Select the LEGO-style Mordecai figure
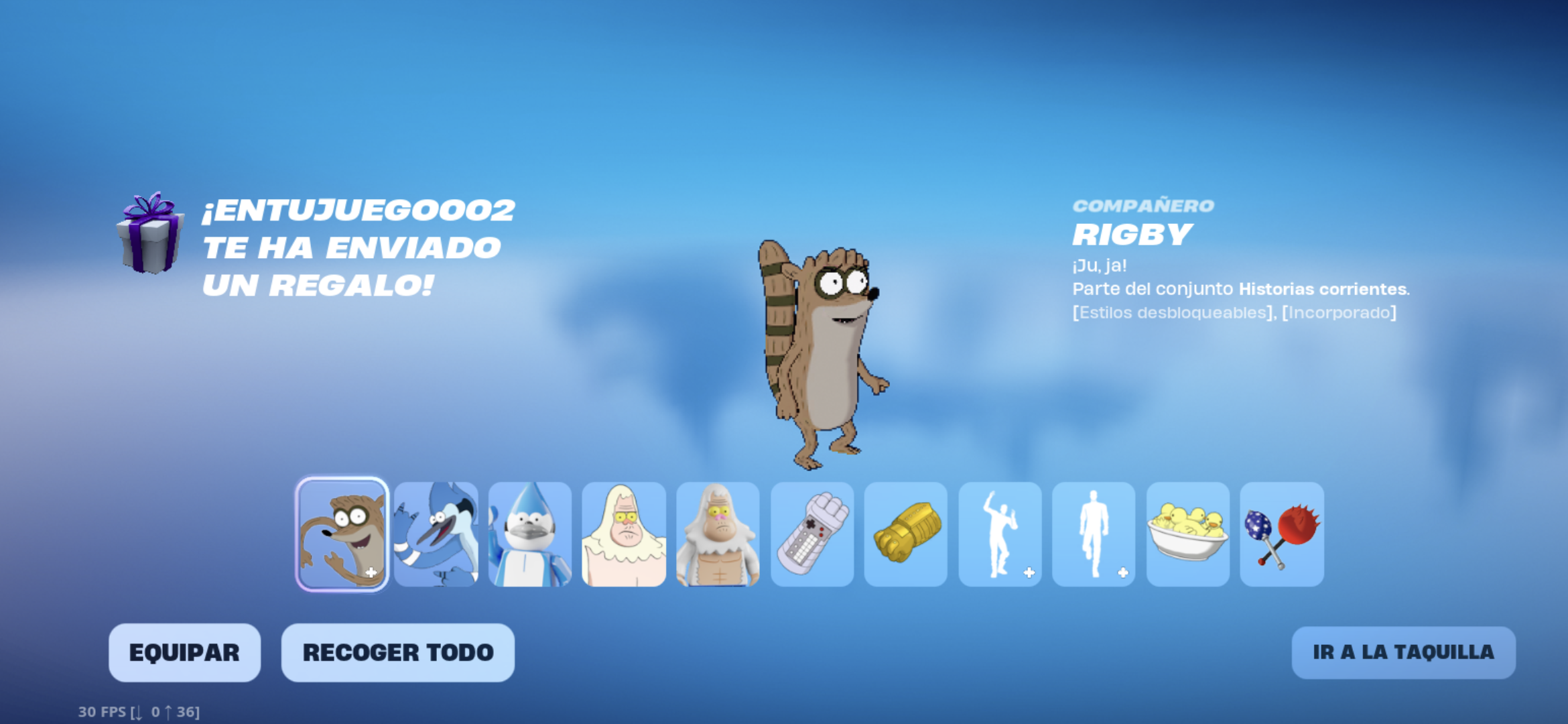The image size is (1568, 724). tap(530, 534)
